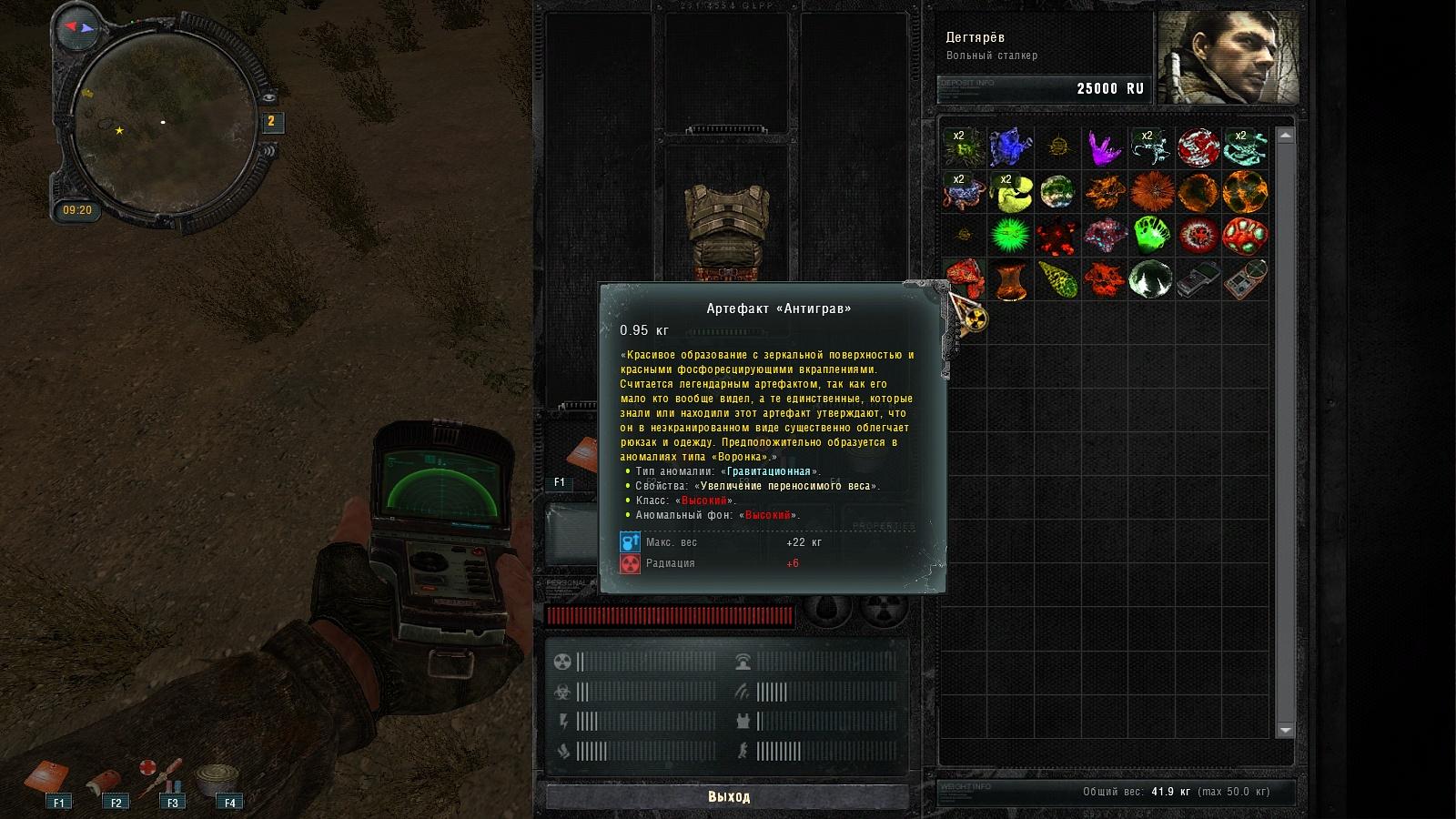Select the grey handheld detector in inventory
The height and width of the screenshot is (819, 1456).
click(x=1198, y=279)
